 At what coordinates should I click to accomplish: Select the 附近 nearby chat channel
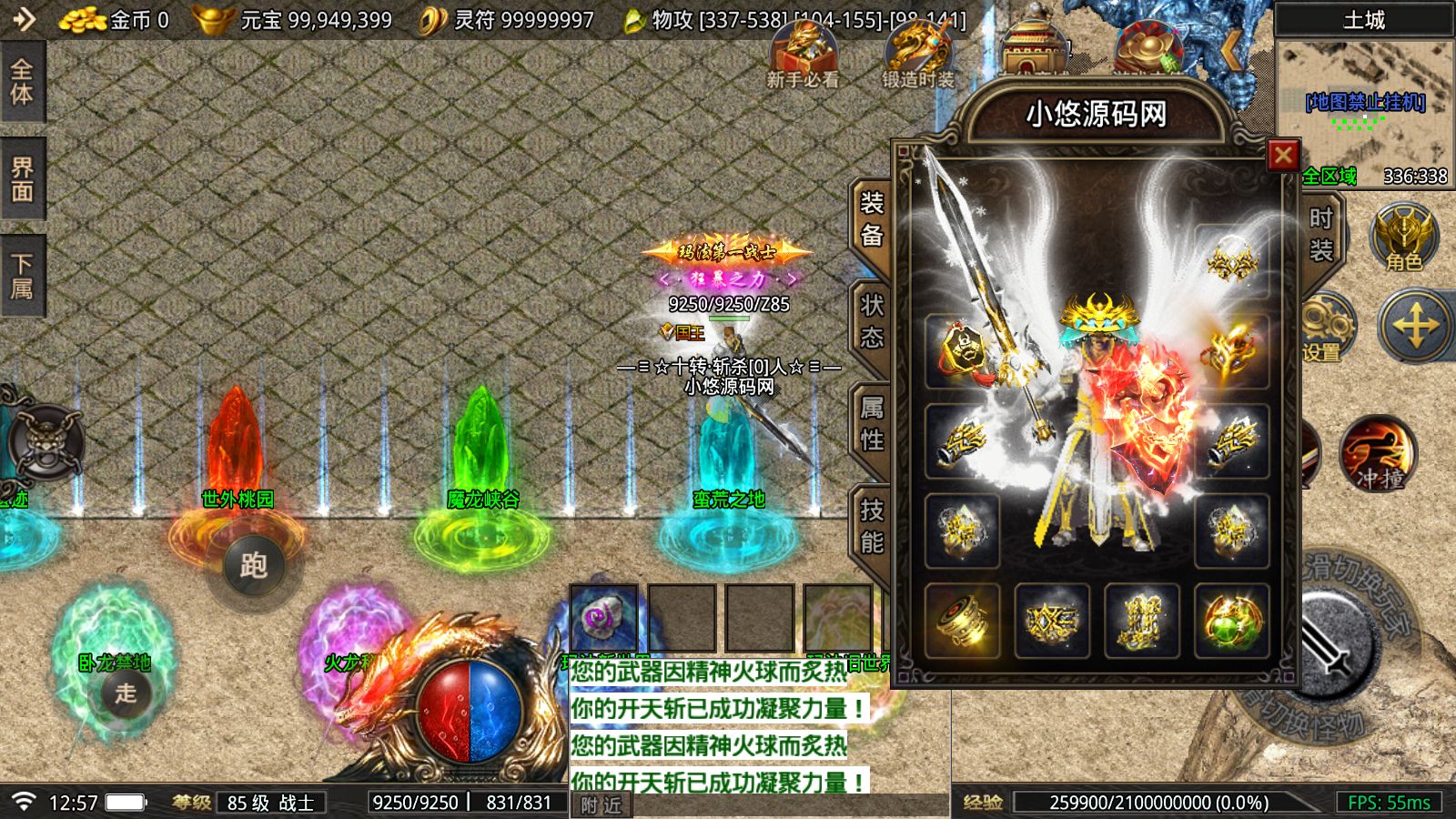tap(602, 804)
